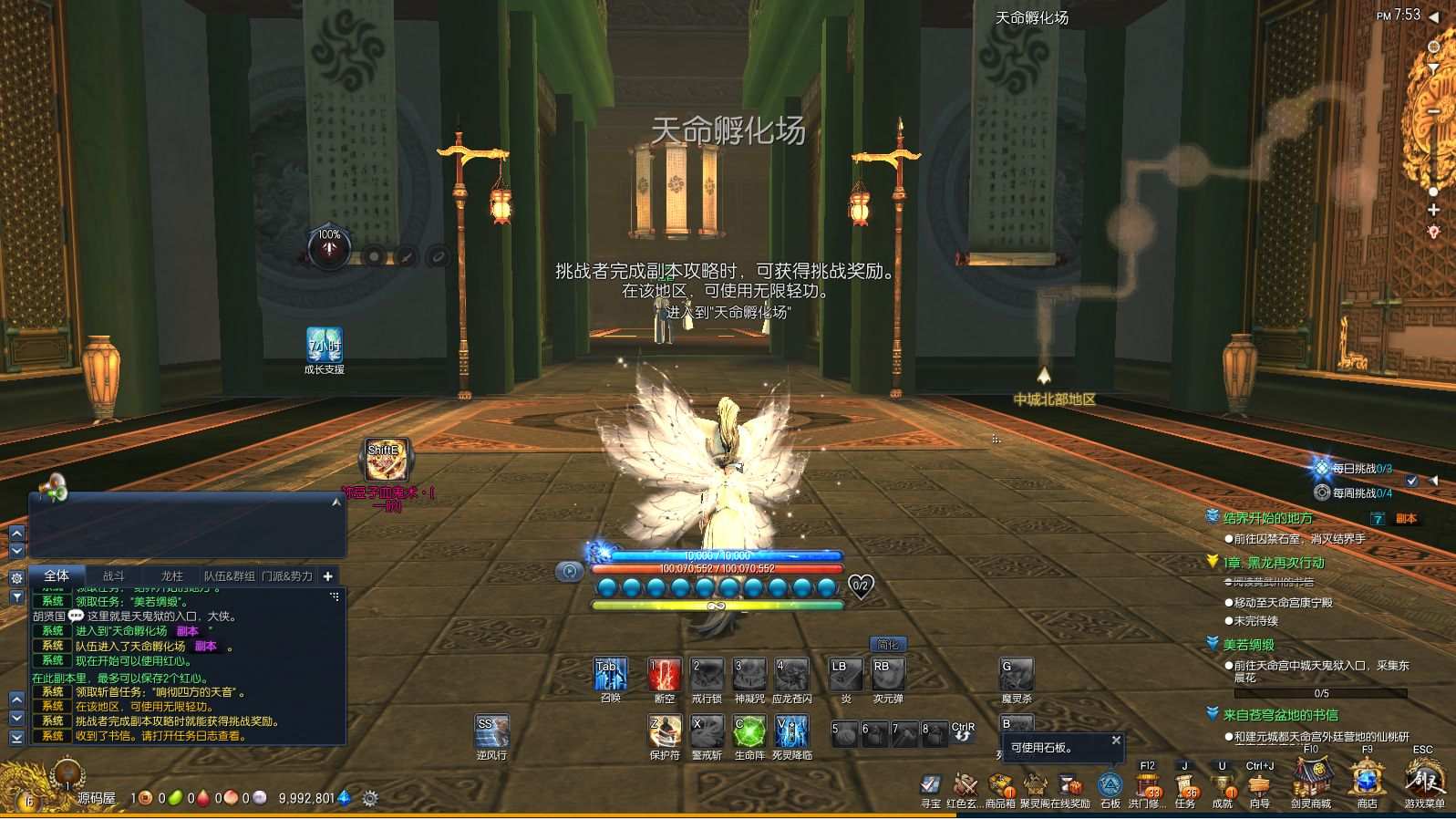Image resolution: width=1456 pixels, height=819 pixels.
Task: Collapse the 结界开始的地方 quest entry
Action: pos(1213,516)
